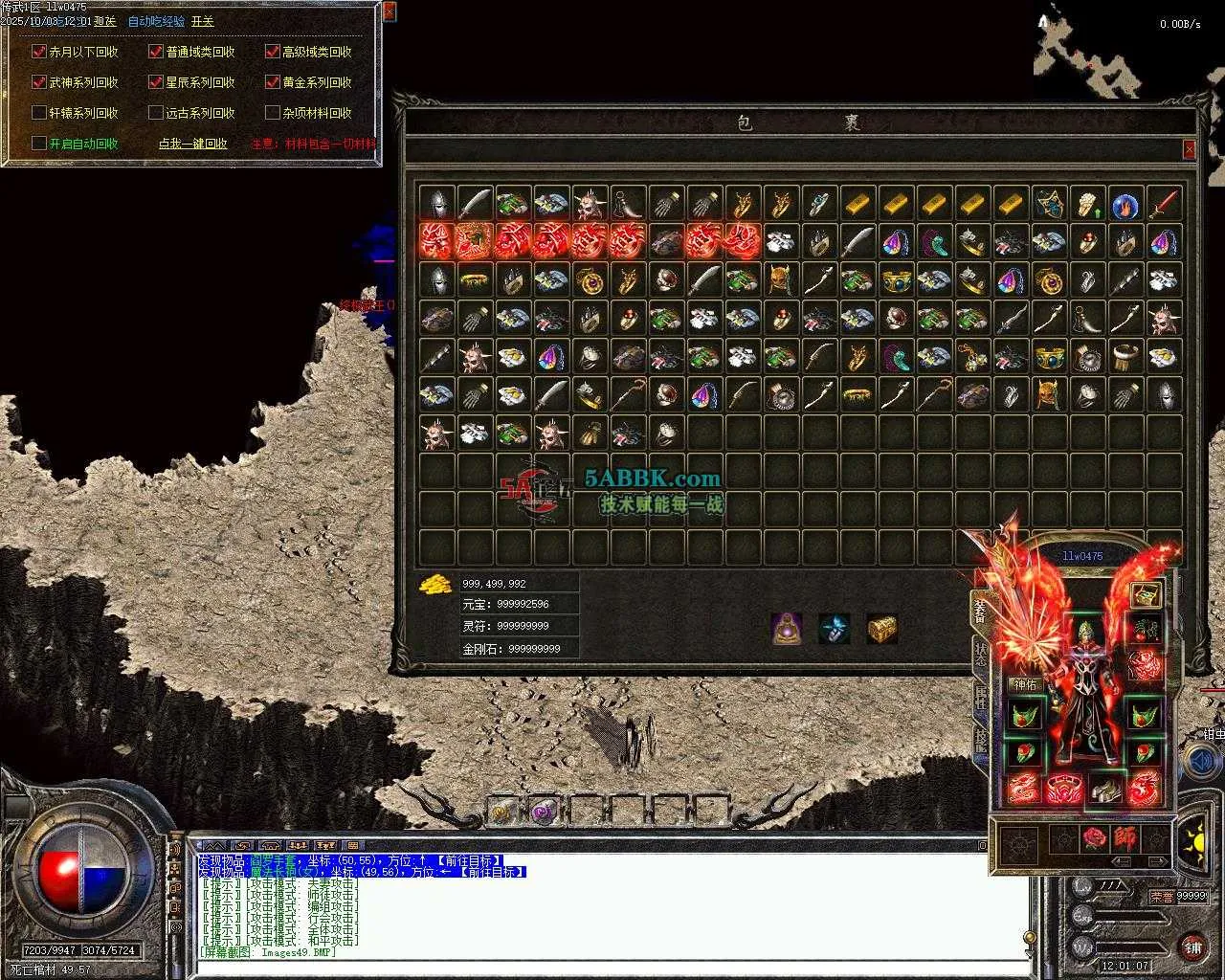Close the 包裹 inventory window
This screenshot has width=1225, height=980.
1189,149
